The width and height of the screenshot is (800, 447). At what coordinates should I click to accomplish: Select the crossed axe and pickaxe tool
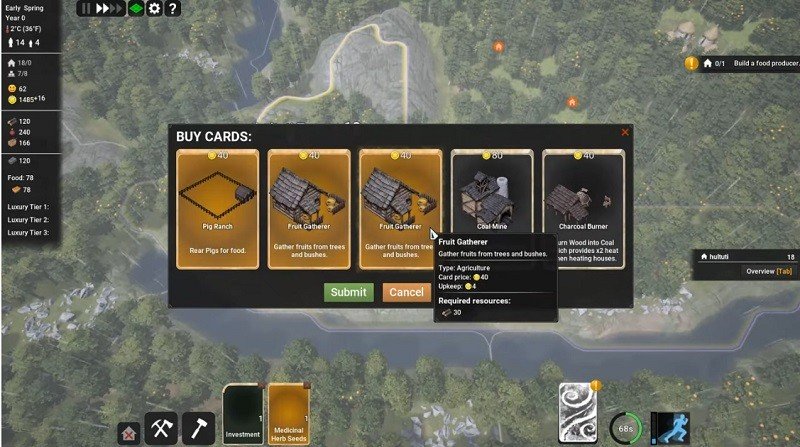coord(161,428)
